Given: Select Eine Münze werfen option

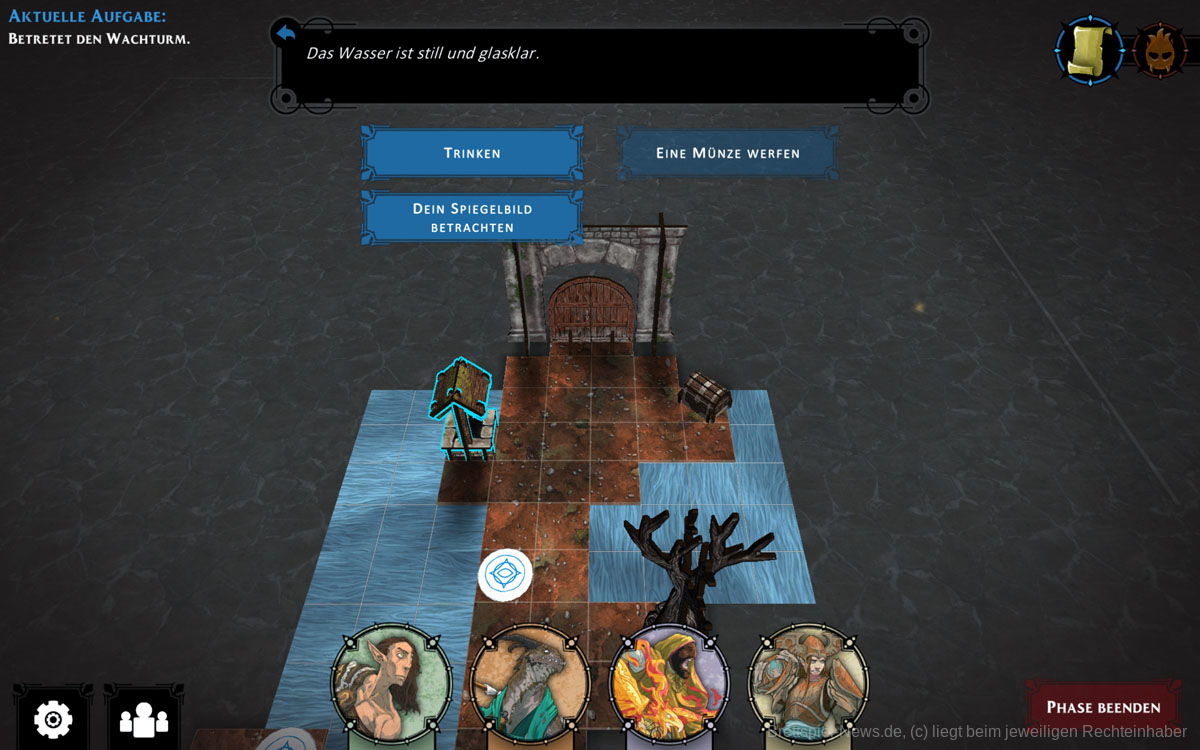Looking at the screenshot, I should click(727, 153).
